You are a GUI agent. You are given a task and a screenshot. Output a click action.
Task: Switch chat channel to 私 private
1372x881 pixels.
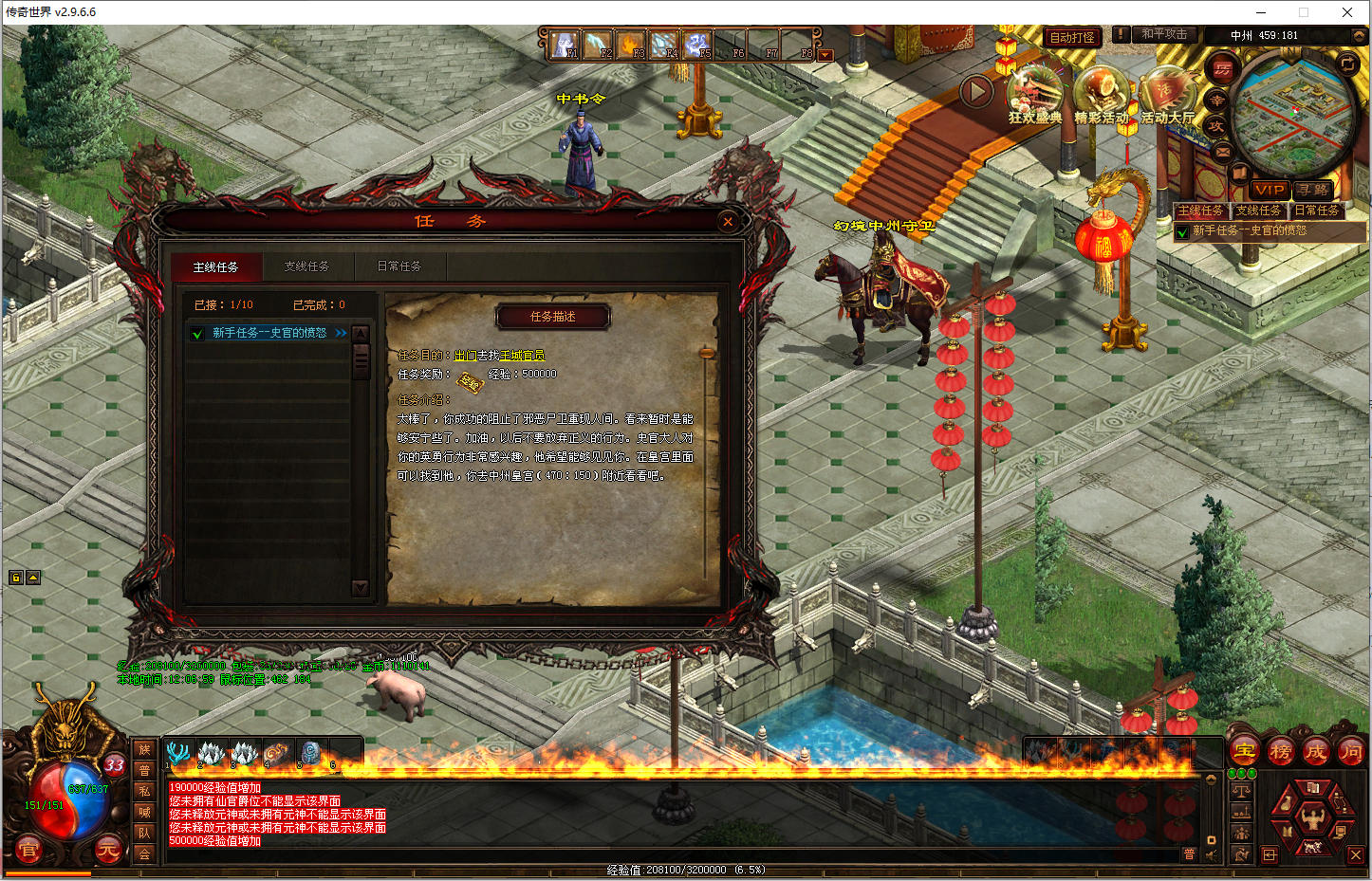[x=144, y=791]
